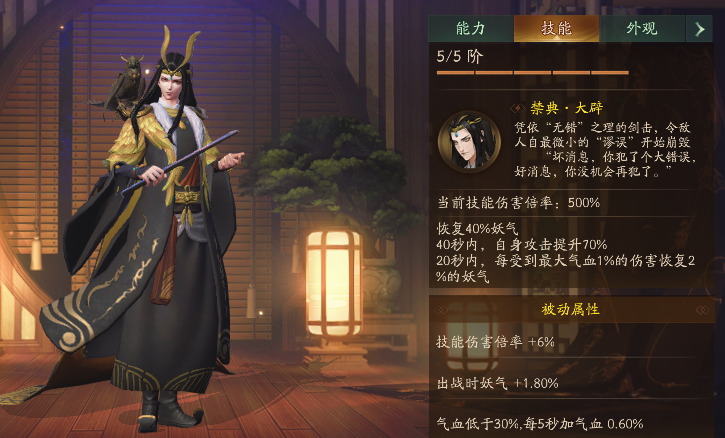Switch to the 能力 tab

470,28
